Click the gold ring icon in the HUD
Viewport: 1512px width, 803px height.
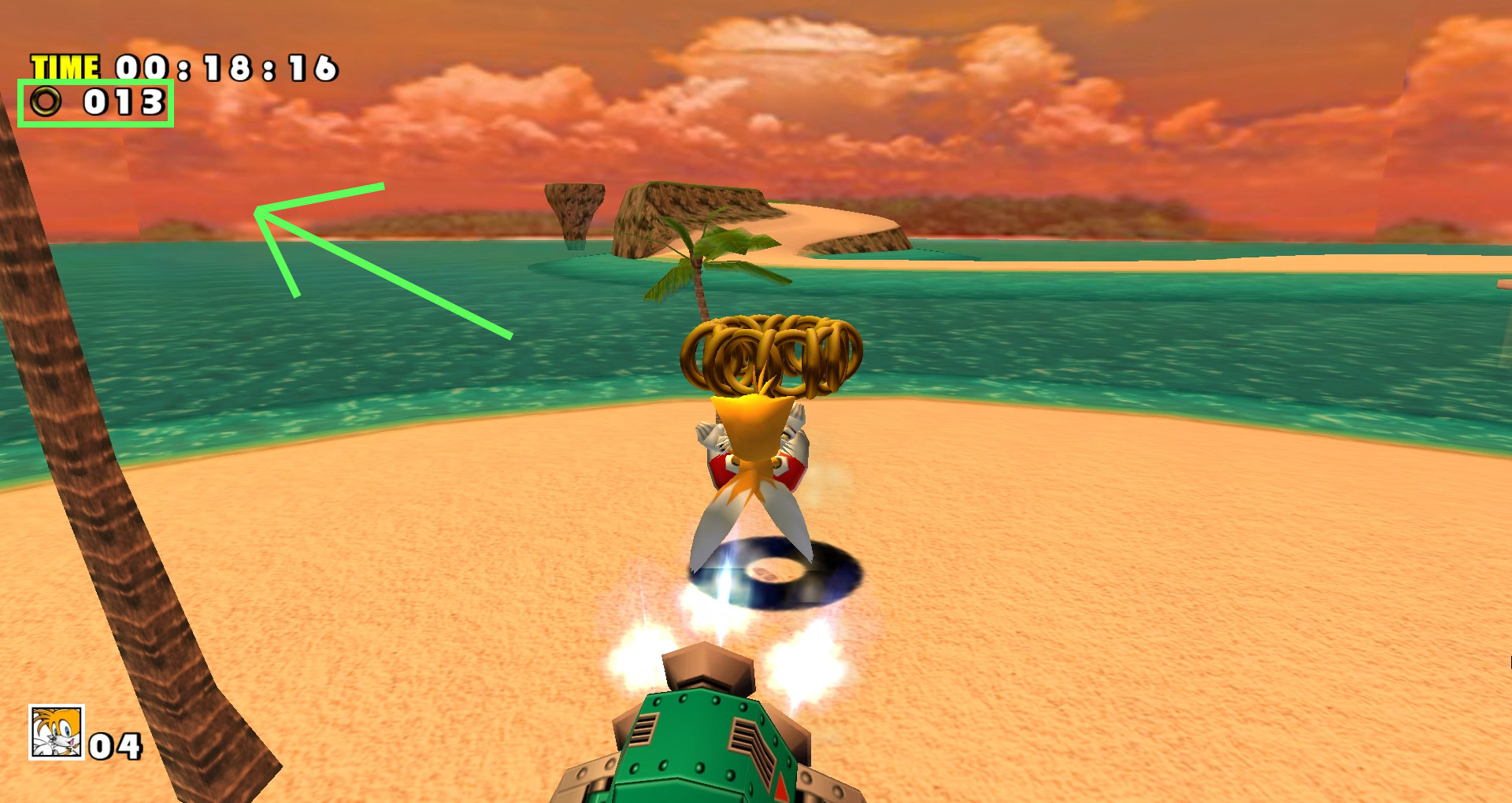pyautogui.click(x=45, y=102)
